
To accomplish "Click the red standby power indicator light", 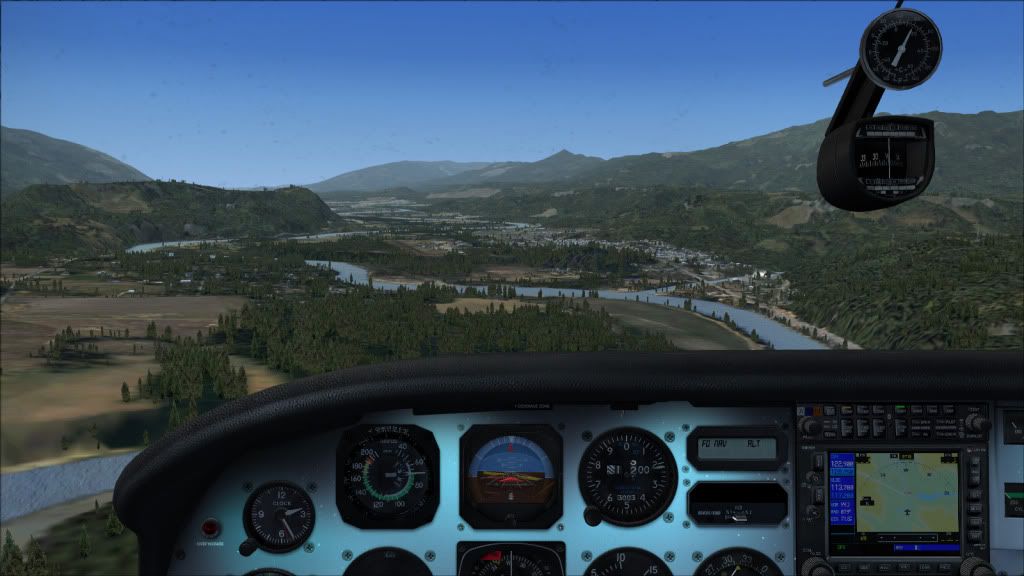I will [211, 526].
